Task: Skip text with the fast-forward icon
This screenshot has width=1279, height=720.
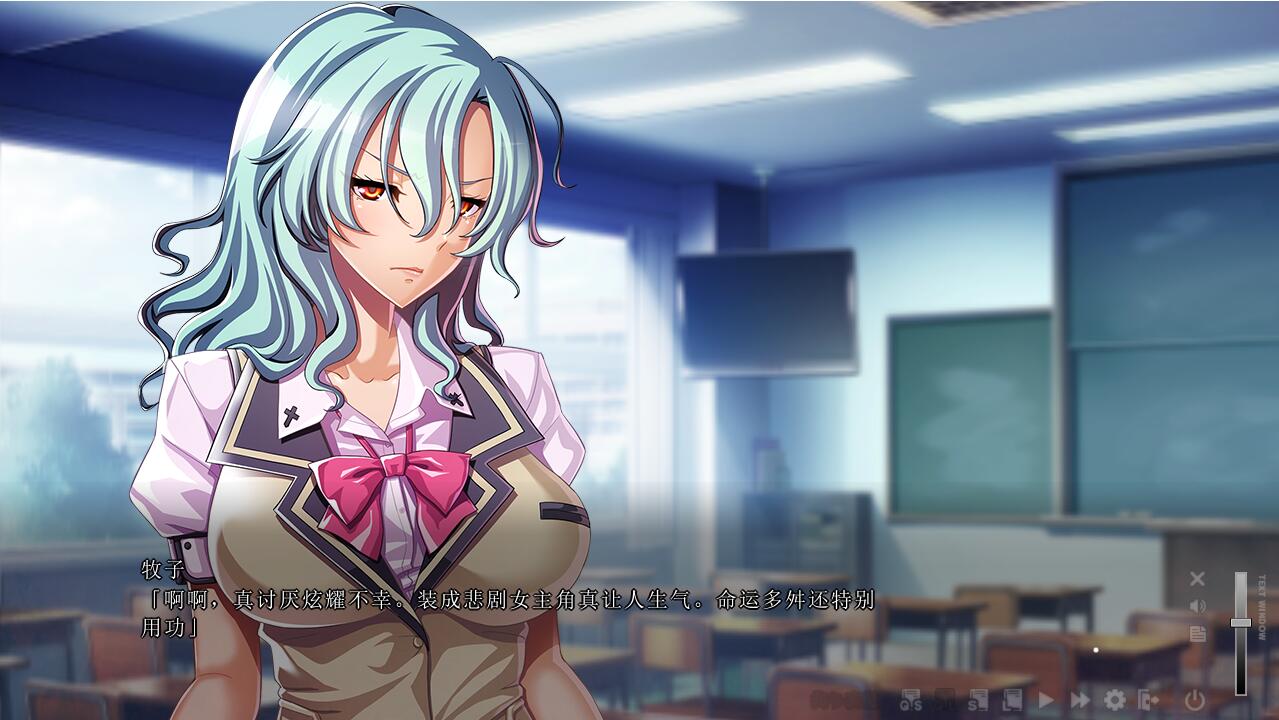Action: point(1080,700)
